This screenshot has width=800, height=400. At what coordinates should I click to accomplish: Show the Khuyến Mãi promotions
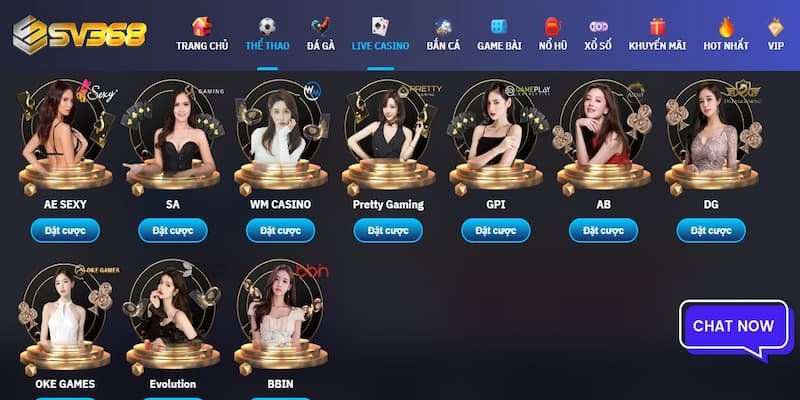(657, 35)
